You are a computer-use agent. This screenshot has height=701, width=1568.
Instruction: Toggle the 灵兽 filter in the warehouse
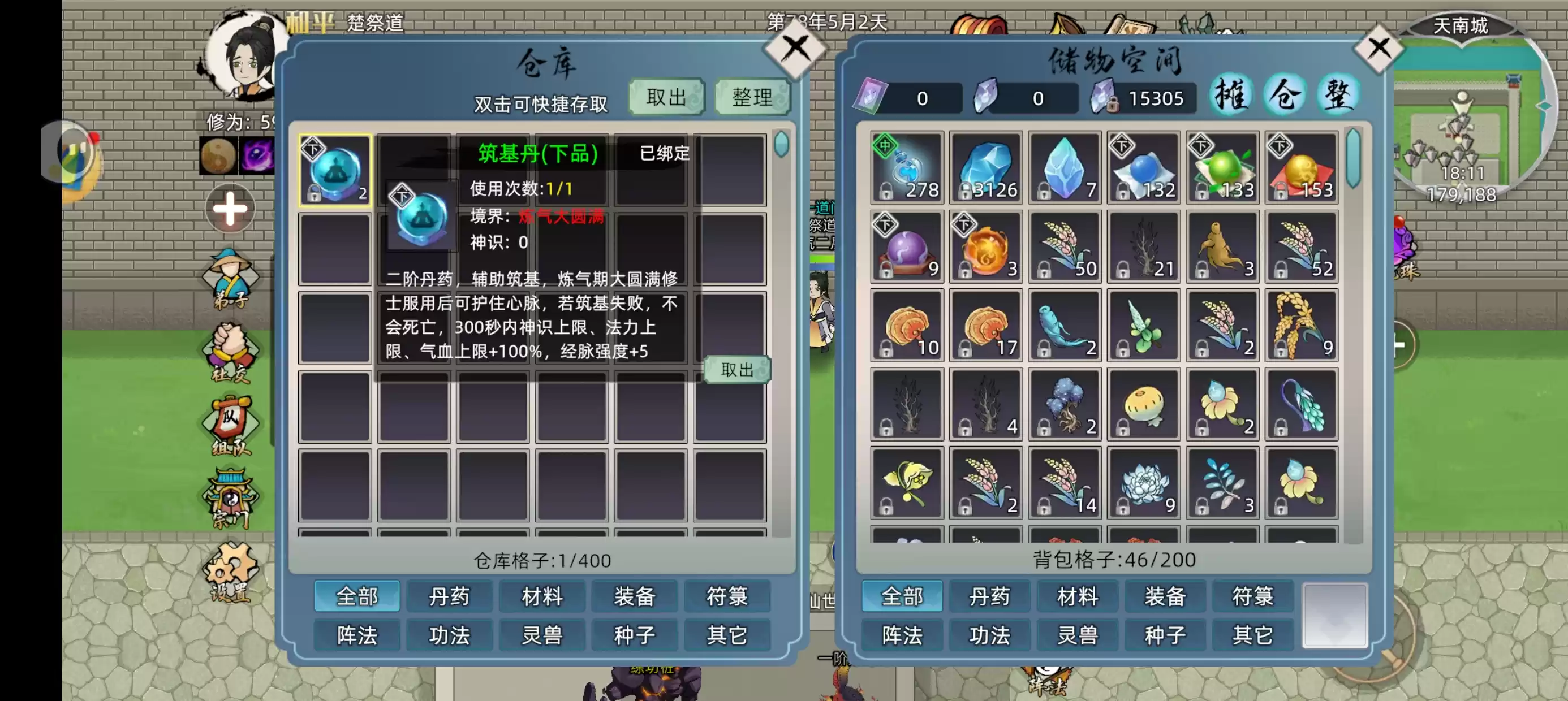coord(542,635)
